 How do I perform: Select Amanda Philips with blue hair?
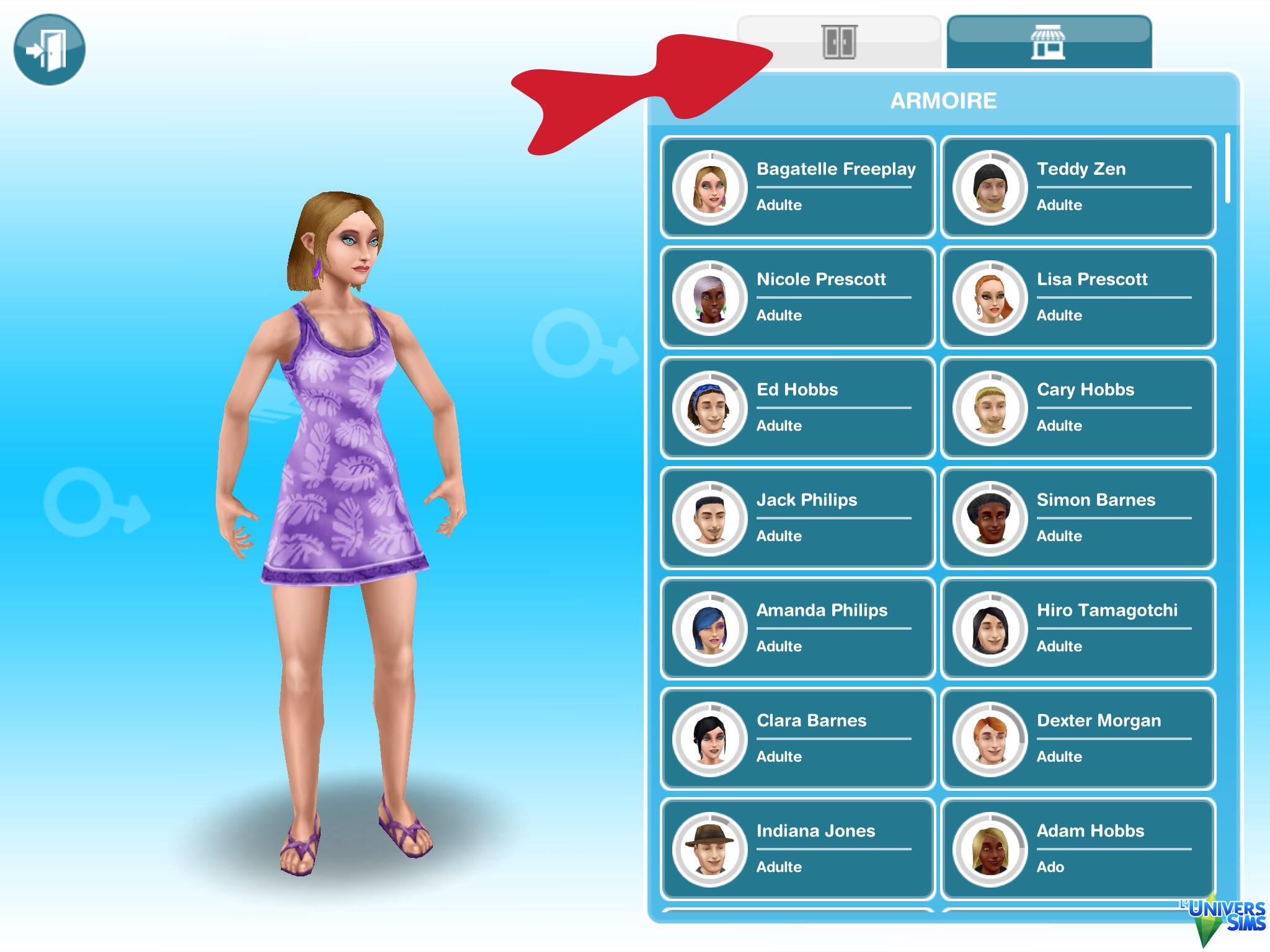pyautogui.click(x=797, y=628)
